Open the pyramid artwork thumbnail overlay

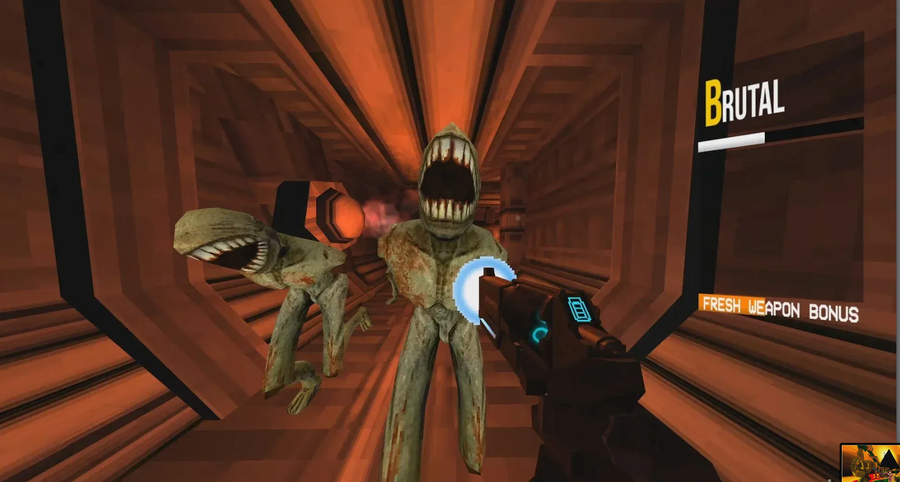(x=868, y=463)
